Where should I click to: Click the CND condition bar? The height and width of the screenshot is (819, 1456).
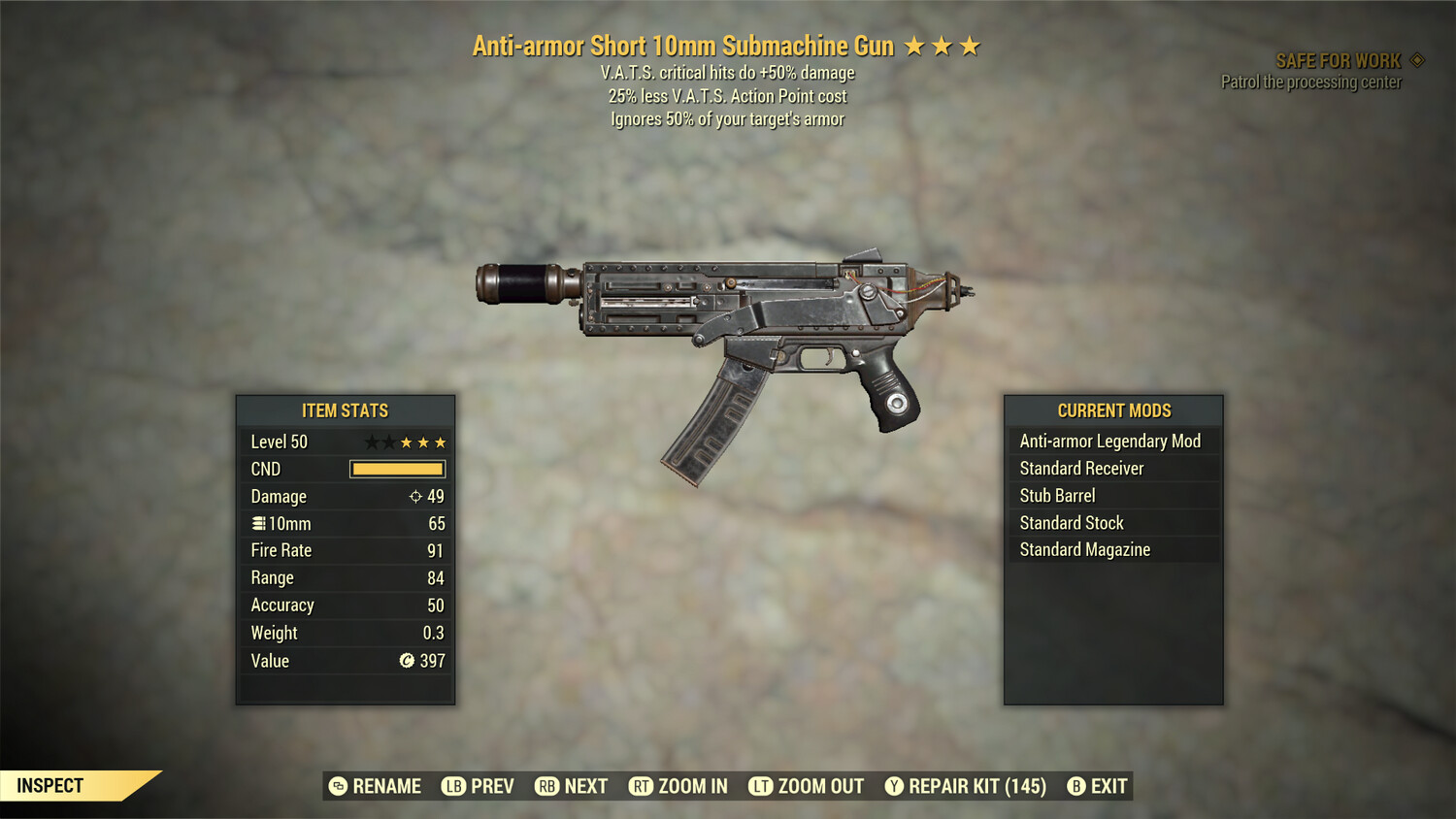tap(397, 469)
